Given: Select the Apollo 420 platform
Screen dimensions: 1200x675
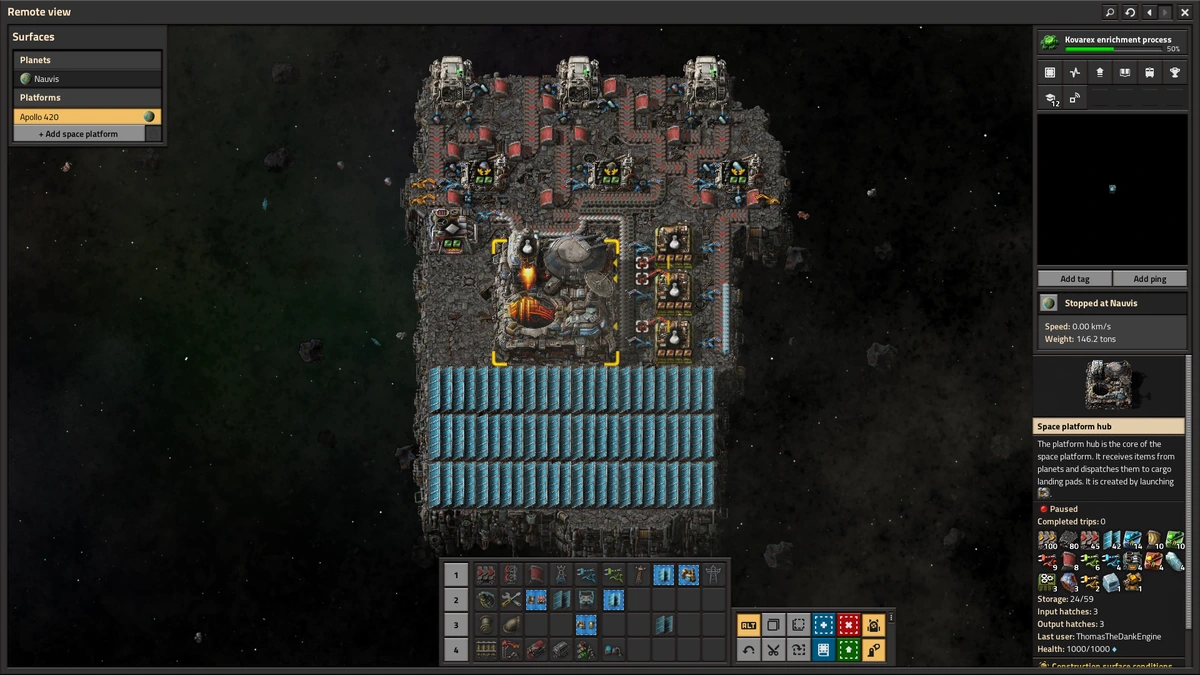Looking at the screenshot, I should click(x=87, y=117).
